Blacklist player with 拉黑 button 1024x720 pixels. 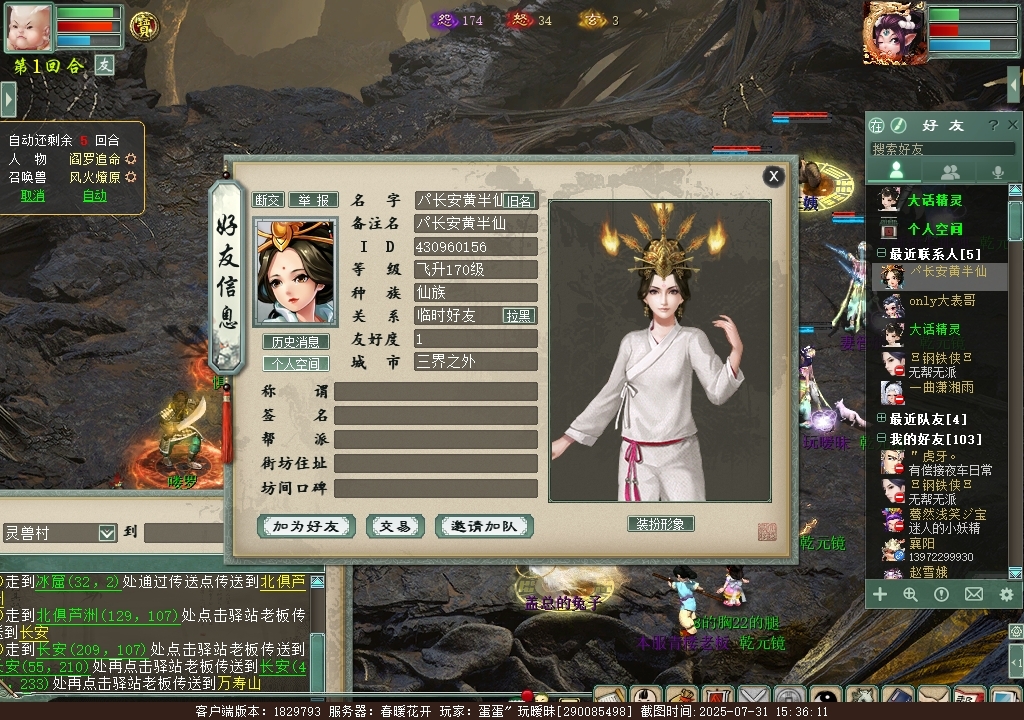519,315
